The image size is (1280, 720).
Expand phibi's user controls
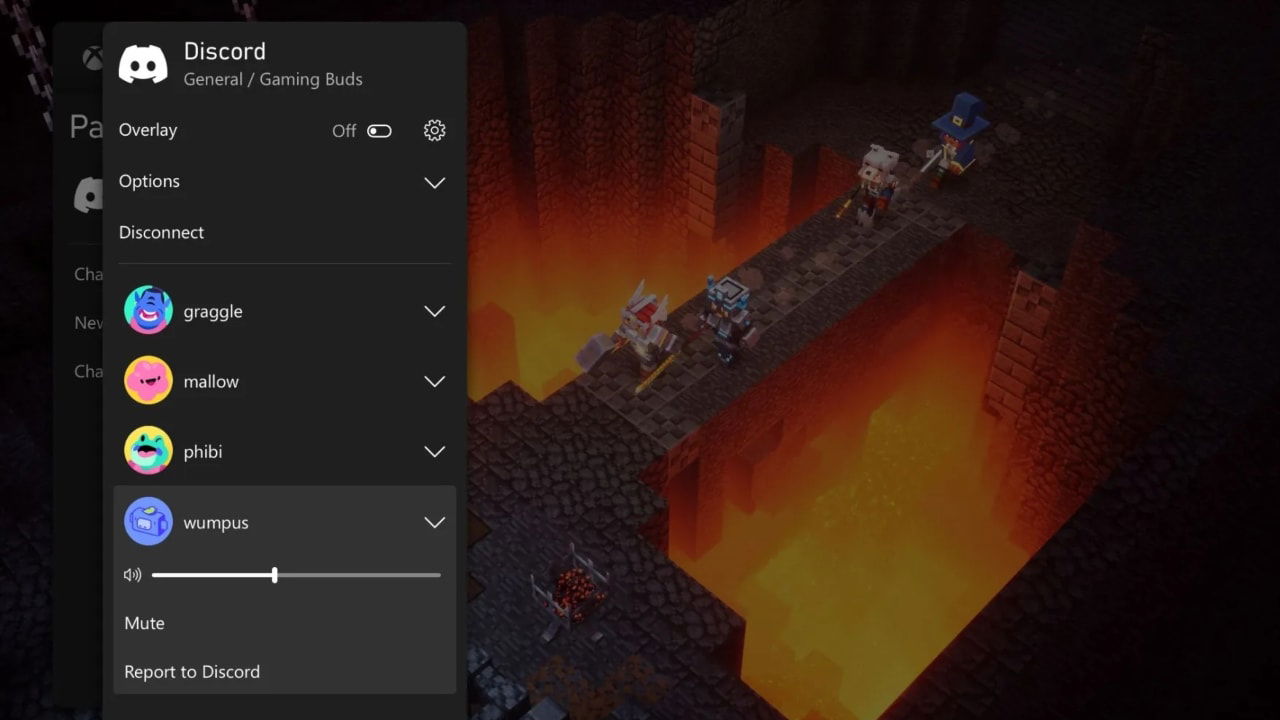[434, 451]
